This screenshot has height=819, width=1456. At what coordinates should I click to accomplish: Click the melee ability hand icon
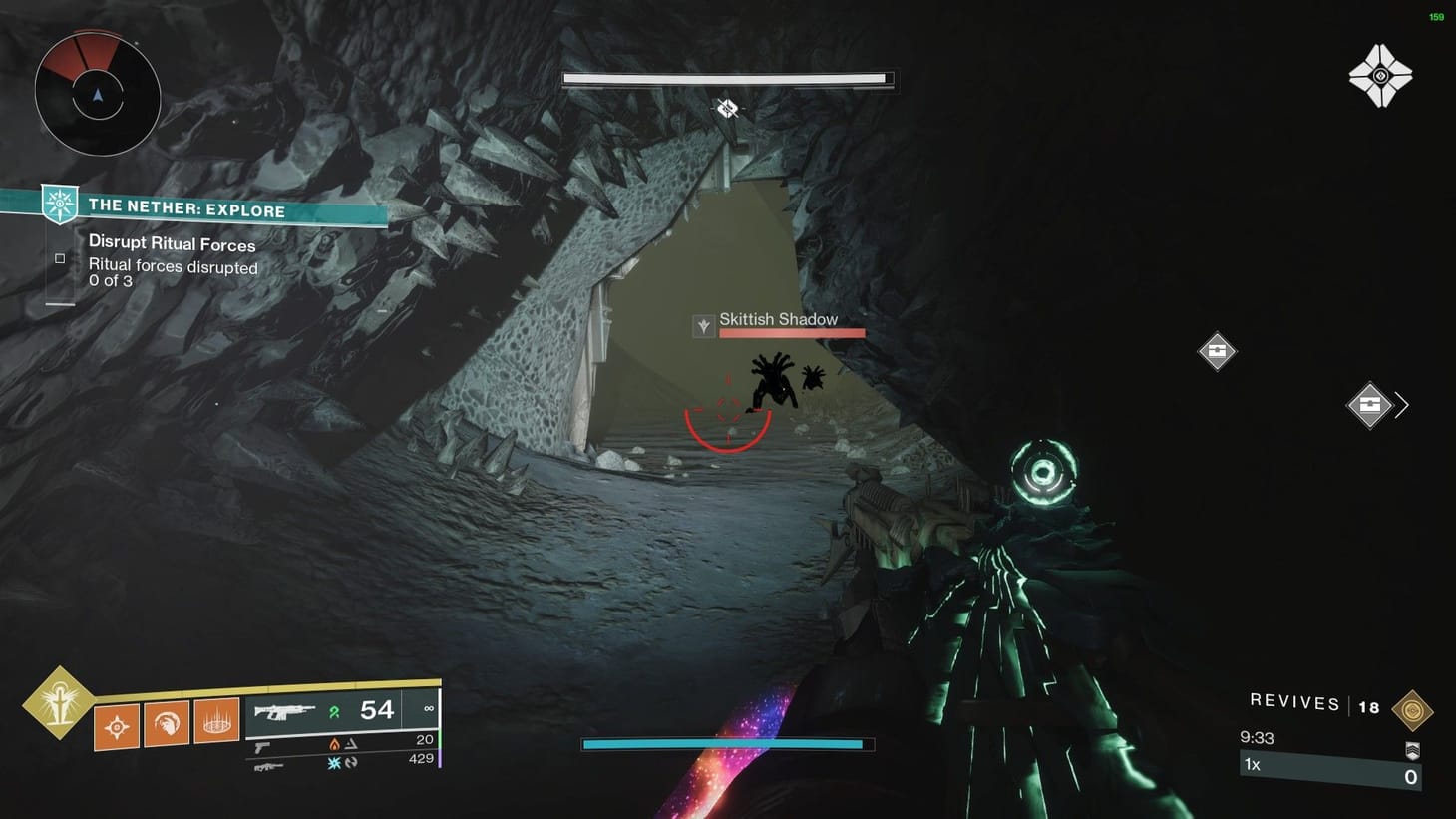(168, 724)
